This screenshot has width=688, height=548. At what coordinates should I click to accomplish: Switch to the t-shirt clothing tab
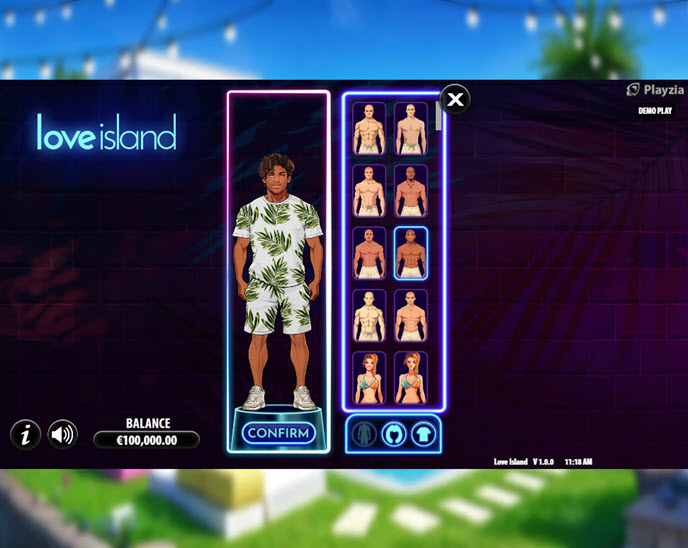[424, 435]
